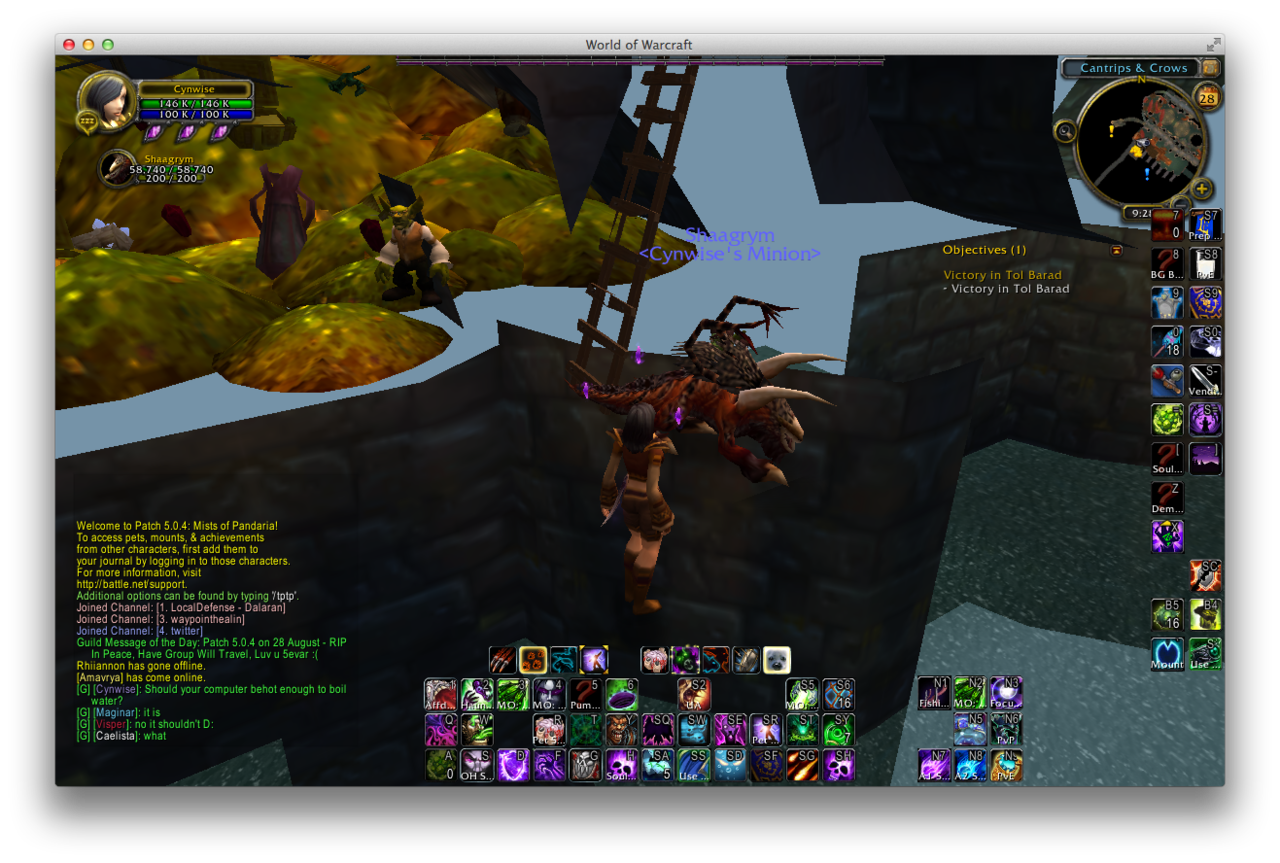
Task: Zoom in the minimap with plus button
Action: point(1202,189)
